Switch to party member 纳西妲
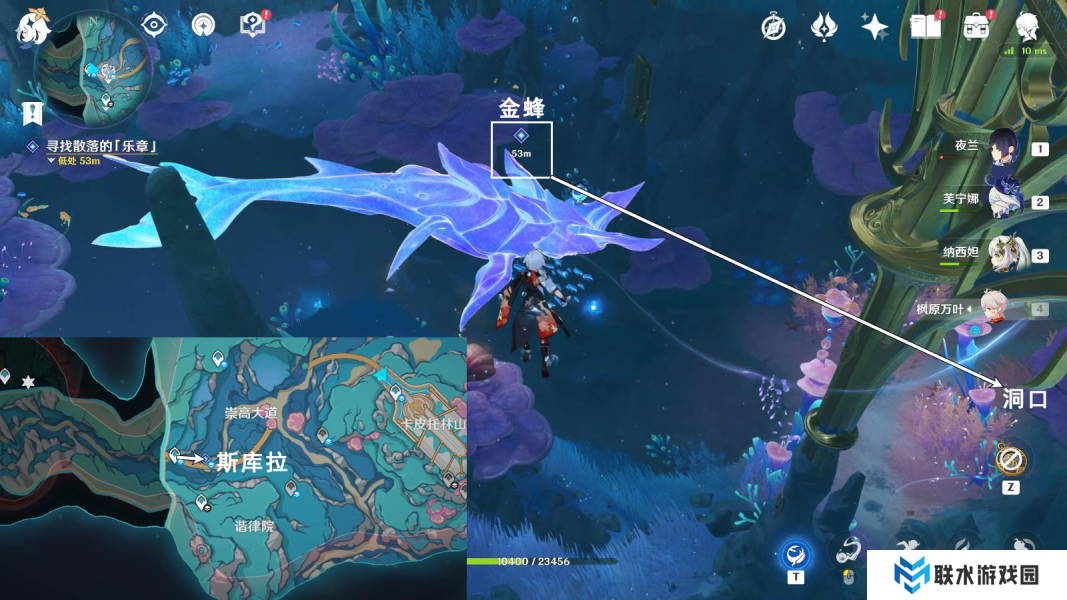The height and width of the screenshot is (600, 1067). click(x=1004, y=255)
